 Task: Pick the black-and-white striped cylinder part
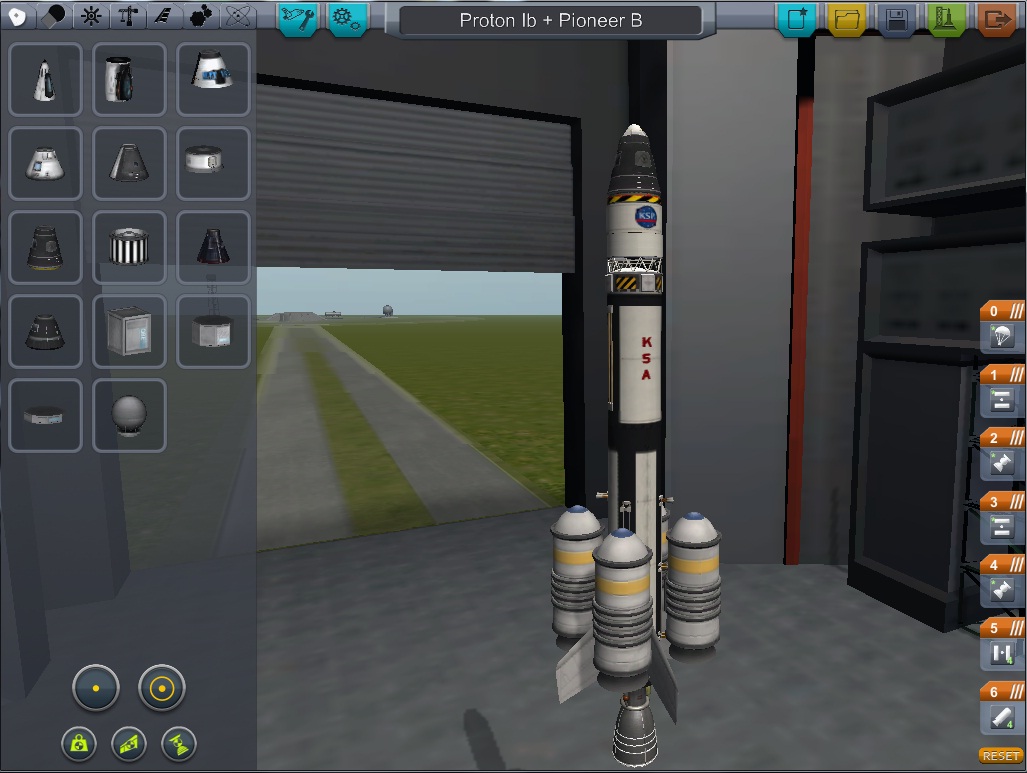pos(129,247)
